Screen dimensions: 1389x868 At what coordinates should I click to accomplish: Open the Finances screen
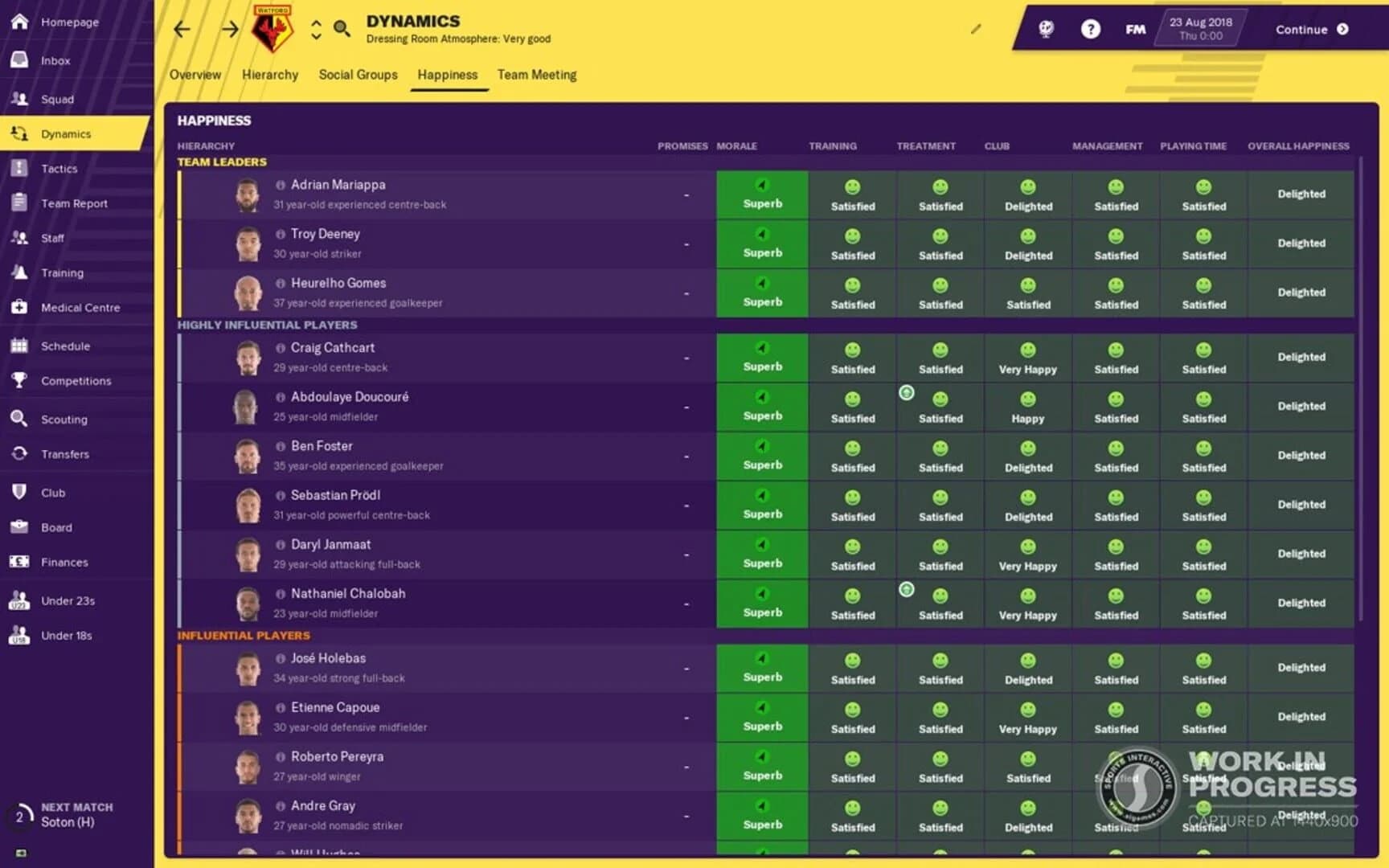64,562
